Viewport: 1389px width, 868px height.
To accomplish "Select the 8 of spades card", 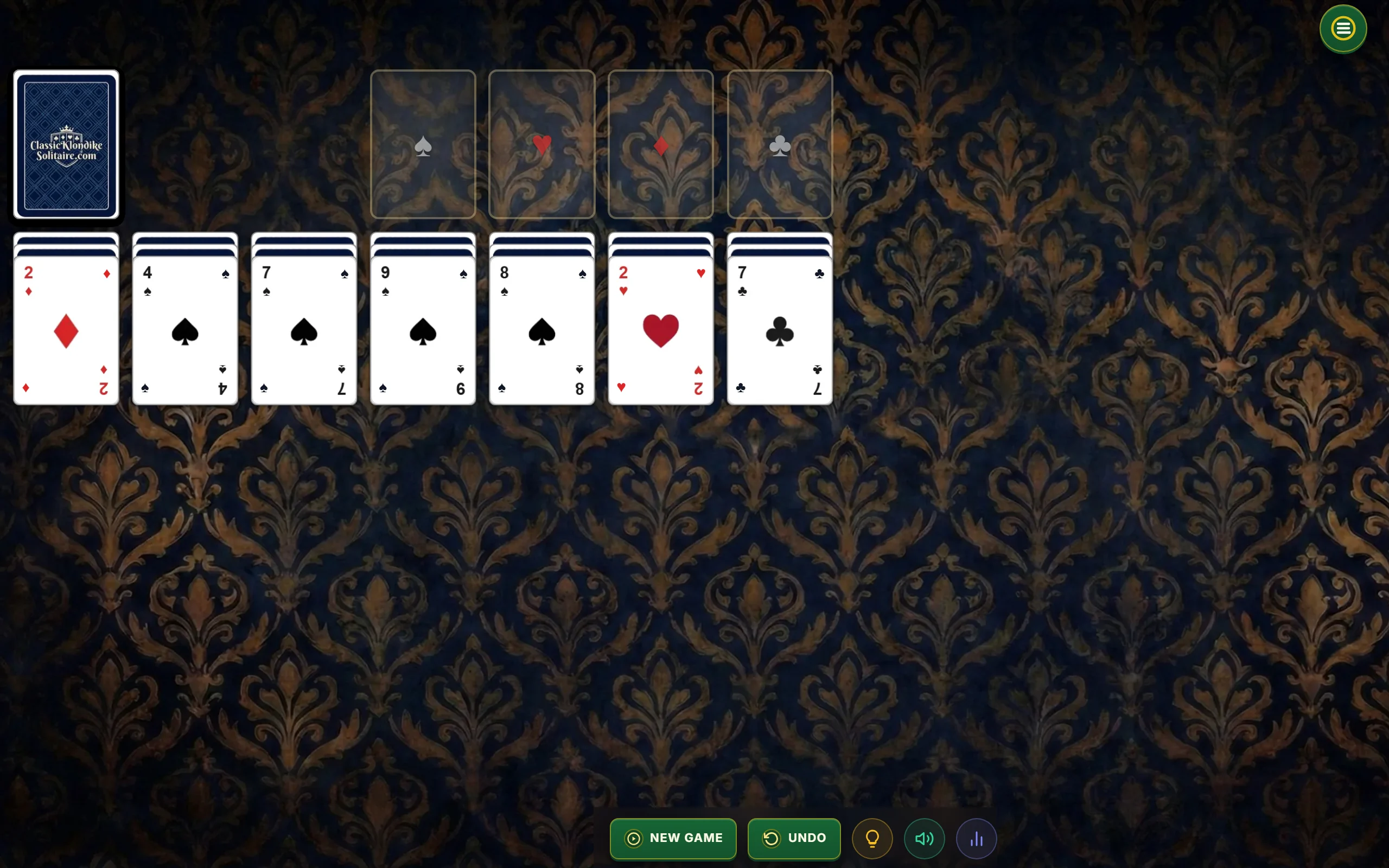I will 542,331.
